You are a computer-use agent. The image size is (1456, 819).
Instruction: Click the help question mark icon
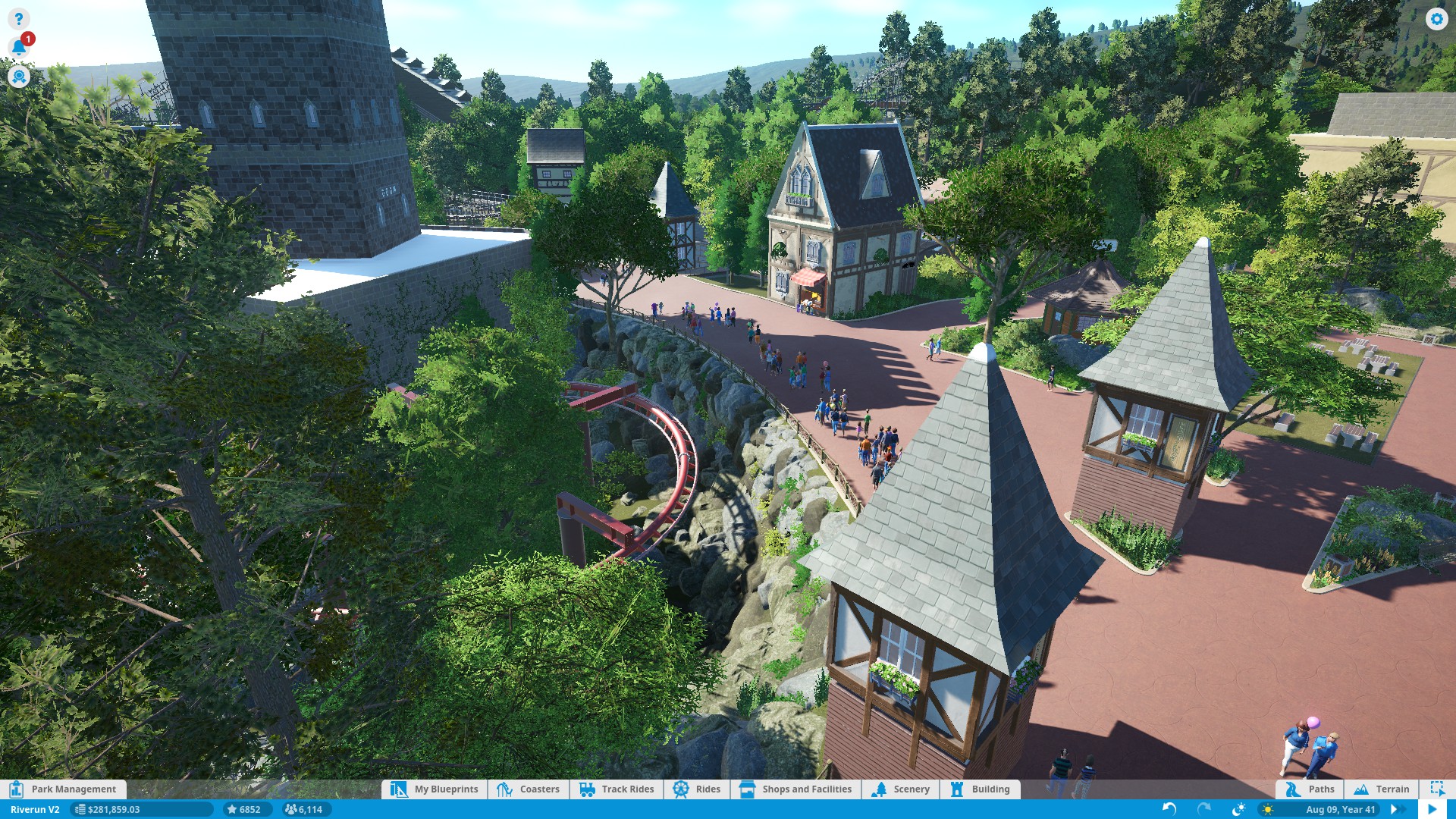[18, 19]
